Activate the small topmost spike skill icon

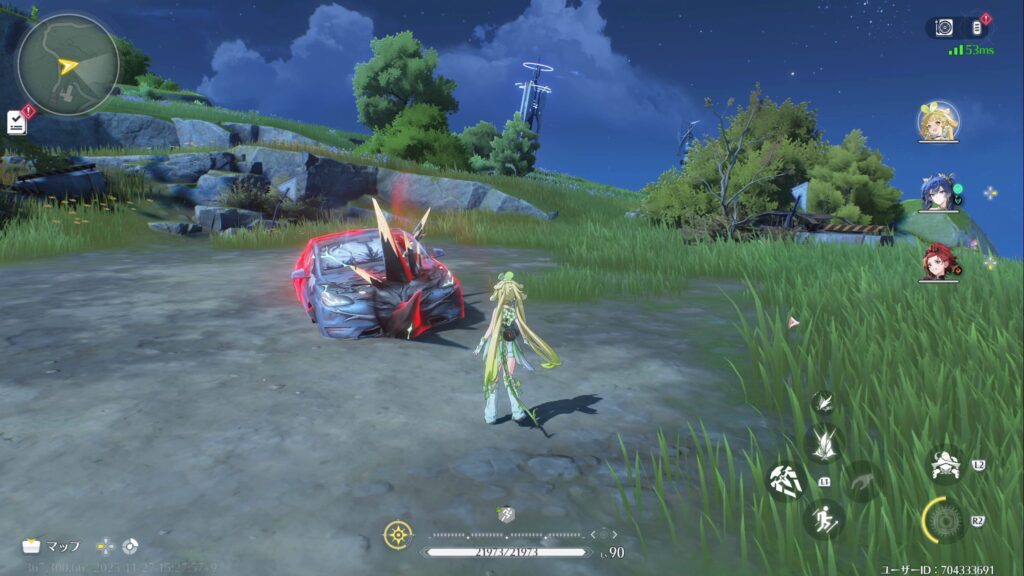(822, 402)
